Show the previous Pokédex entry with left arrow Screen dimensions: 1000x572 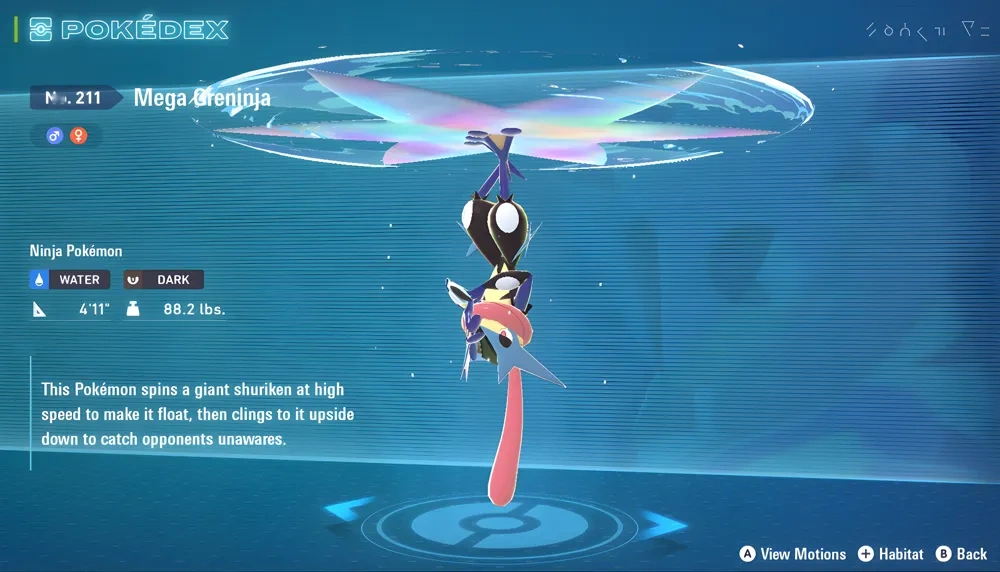click(x=349, y=511)
